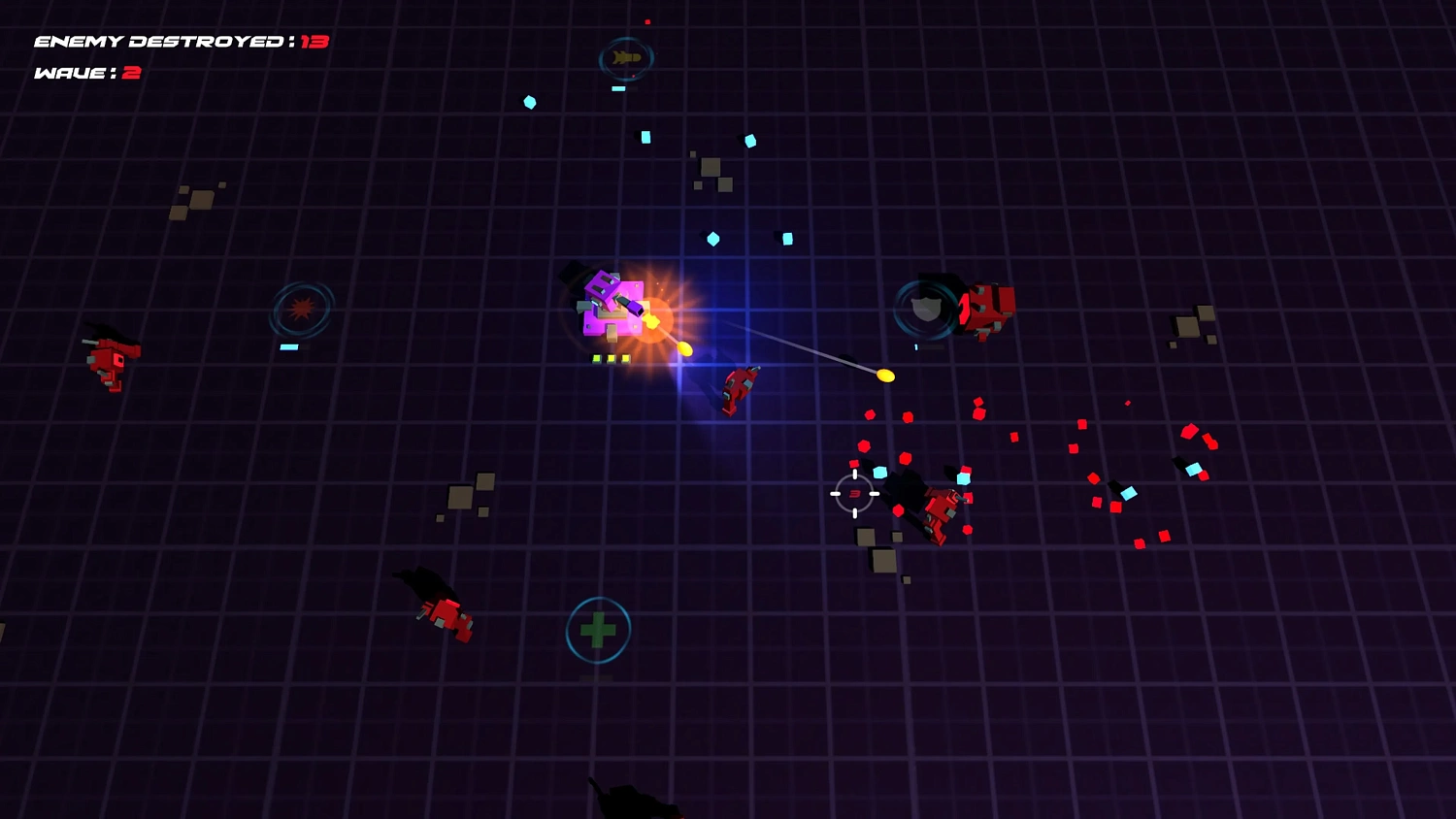1456x819 pixels.
Task: Target the small enemy below the explosion
Action: 738,393
